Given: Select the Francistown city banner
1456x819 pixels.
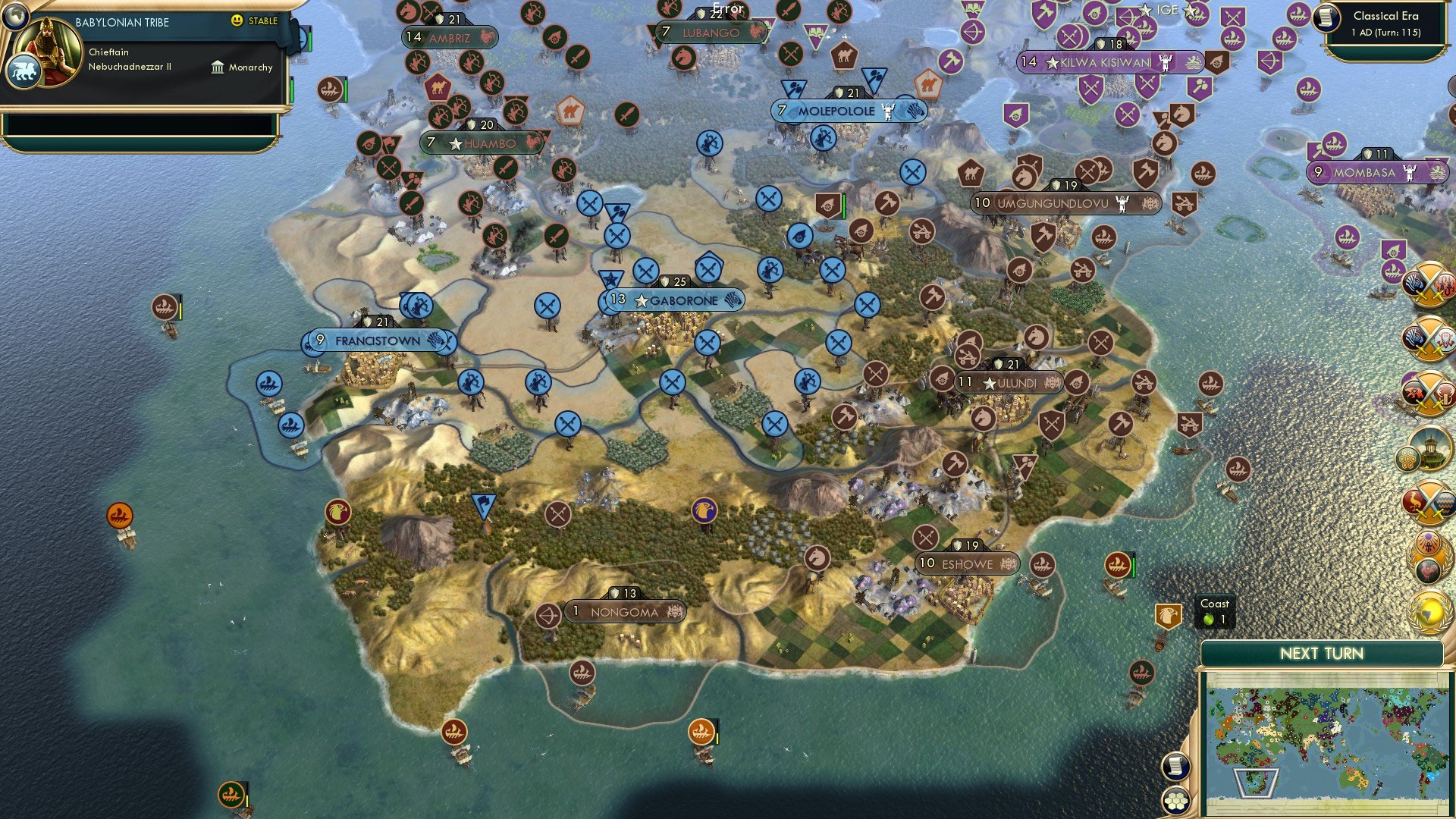Looking at the screenshot, I should [377, 340].
